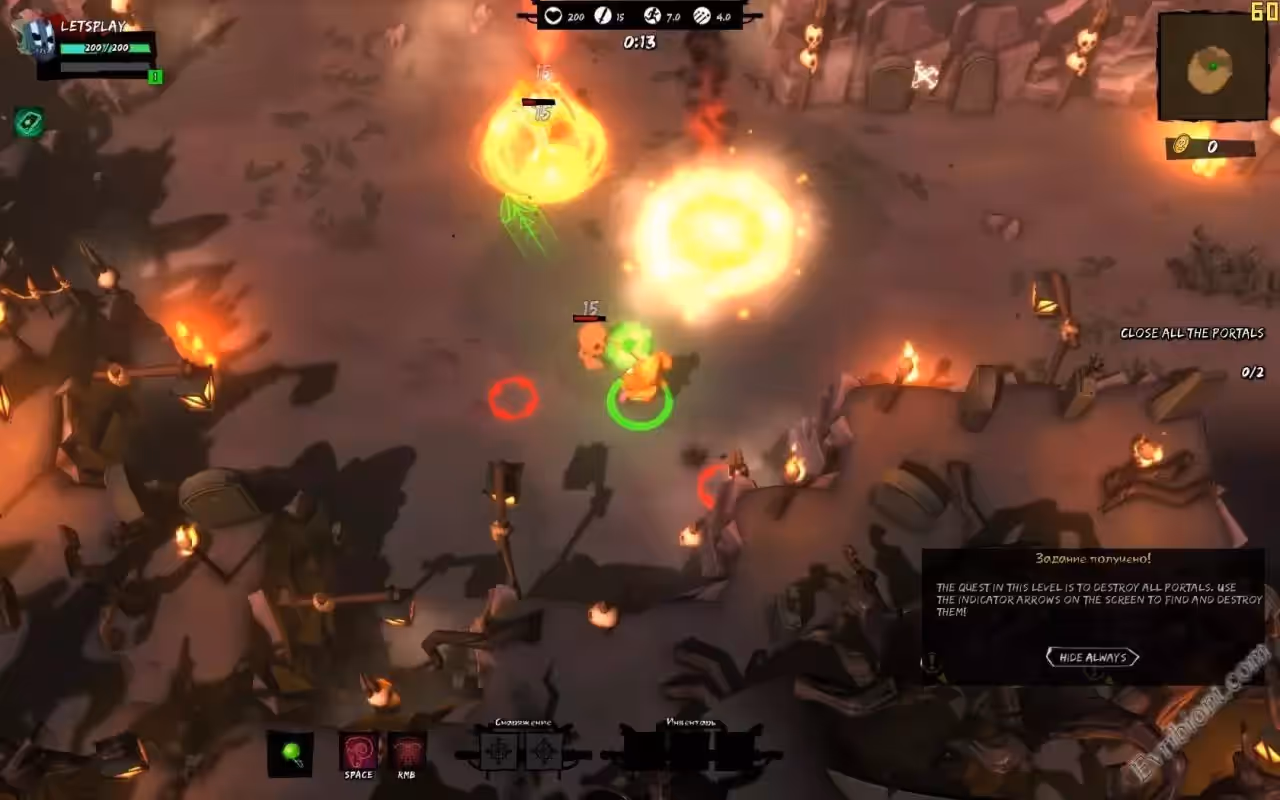Click the LETSPLAY skull character portrait
This screenshot has height=800, width=1280.
coord(36,38)
